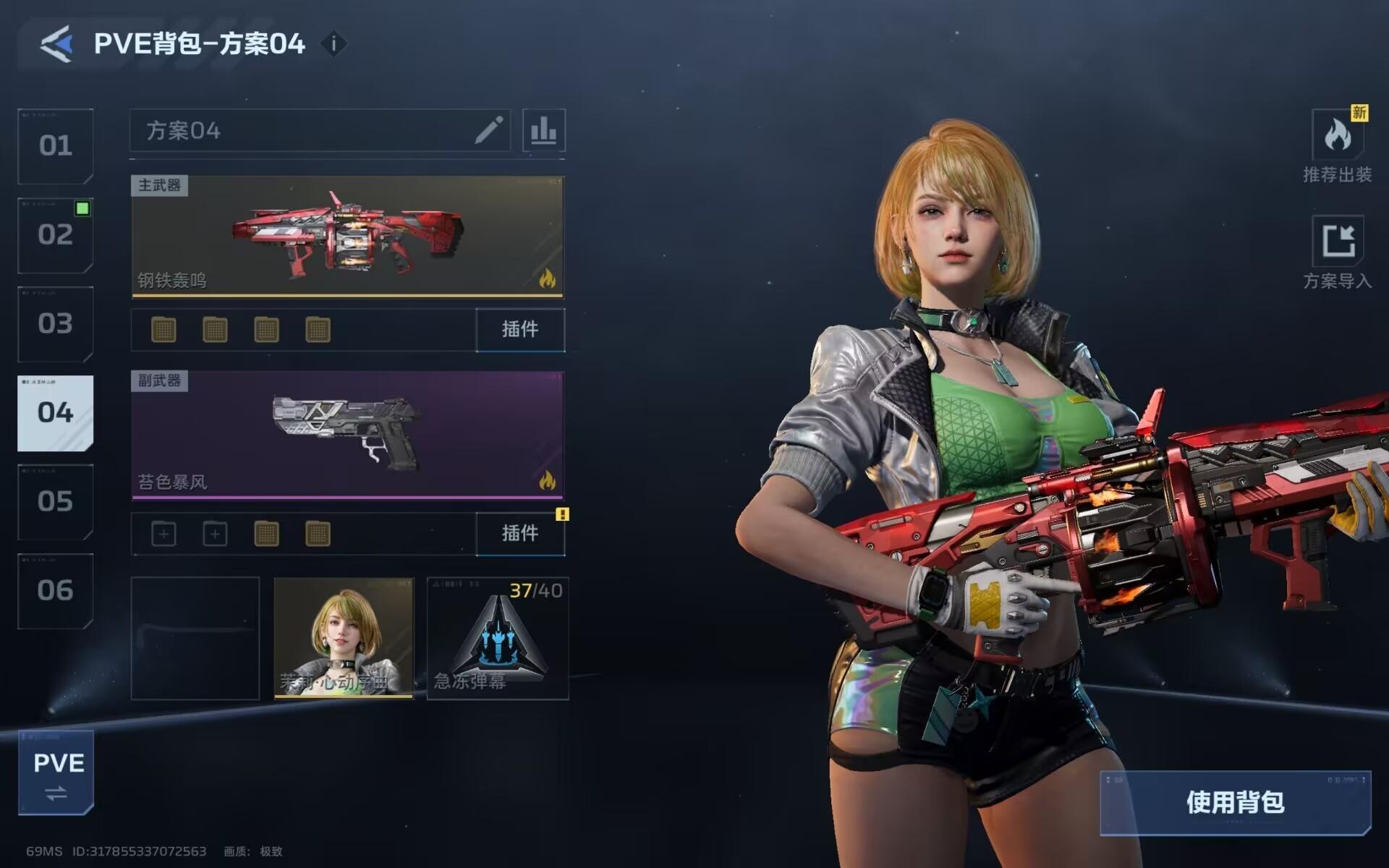Open secondary weapon 插件 attachments
The width and height of the screenshot is (1389, 868).
(x=520, y=534)
